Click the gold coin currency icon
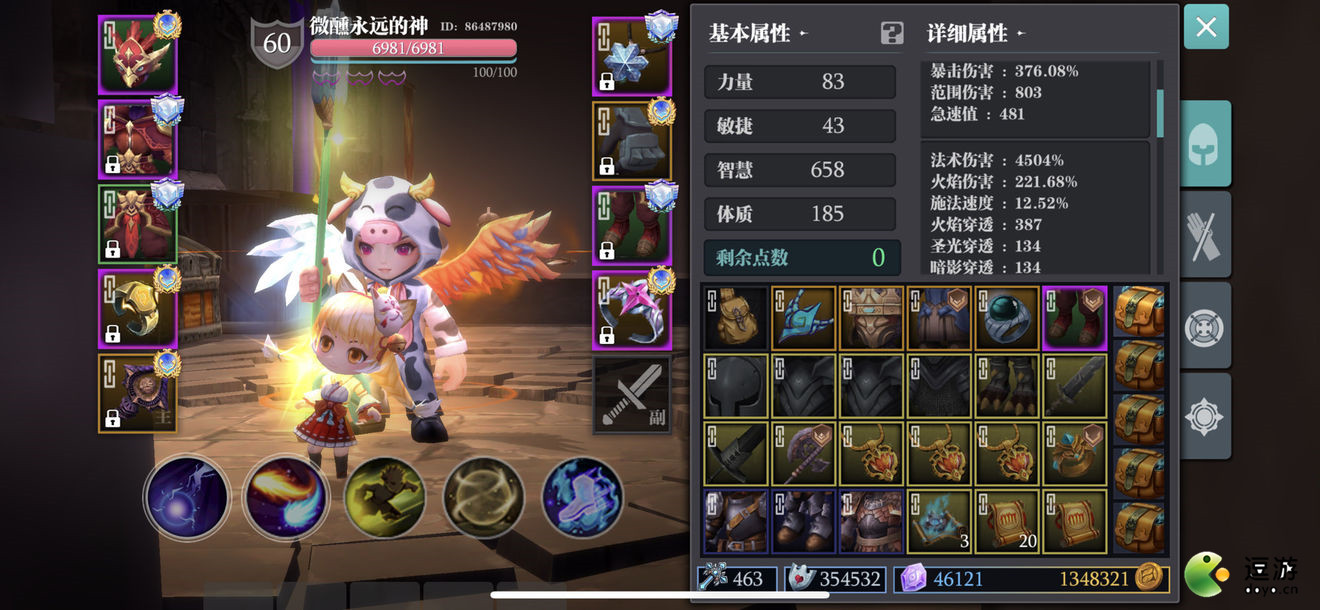Viewport: 1320px width, 610px height. point(1150,577)
